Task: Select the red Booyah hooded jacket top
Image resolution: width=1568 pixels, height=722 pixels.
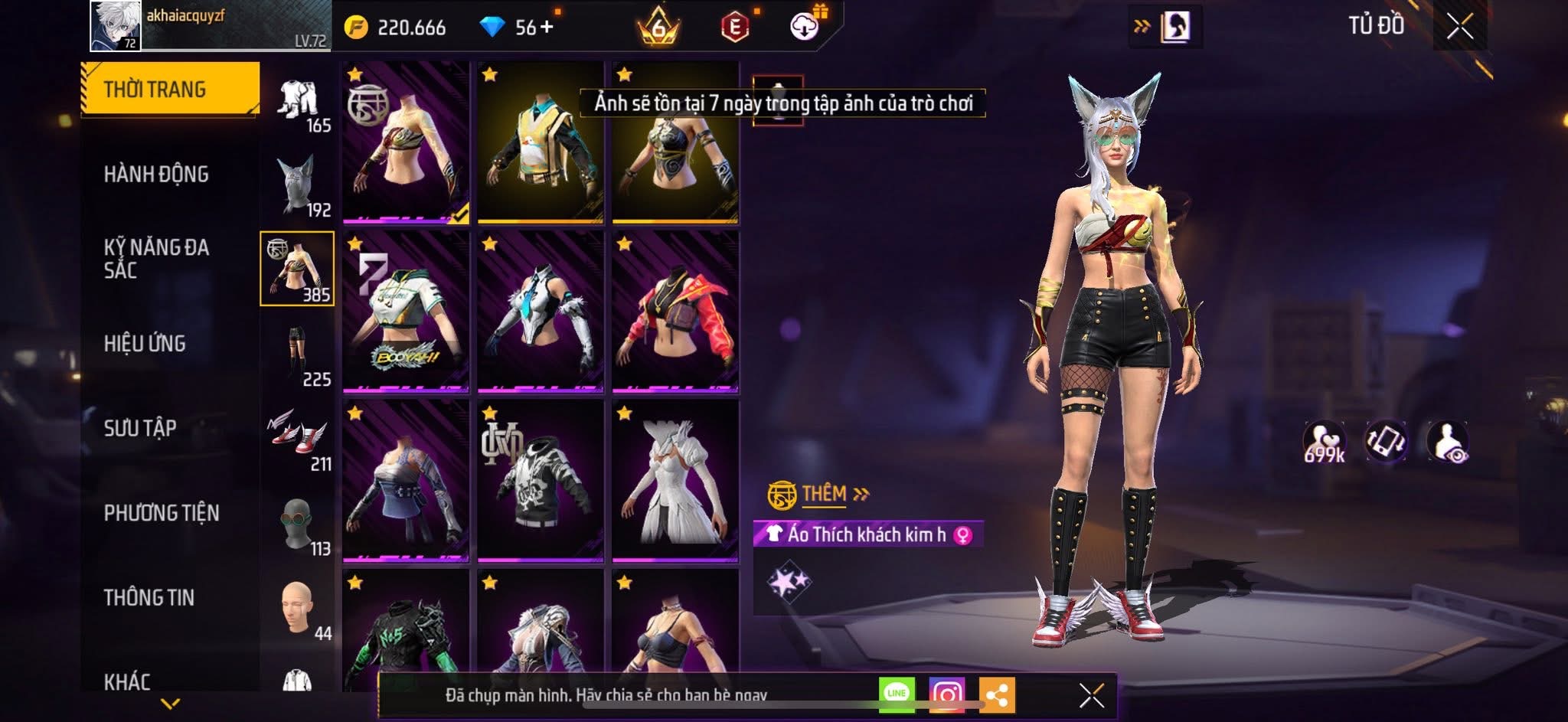Action: pyautogui.click(x=675, y=312)
